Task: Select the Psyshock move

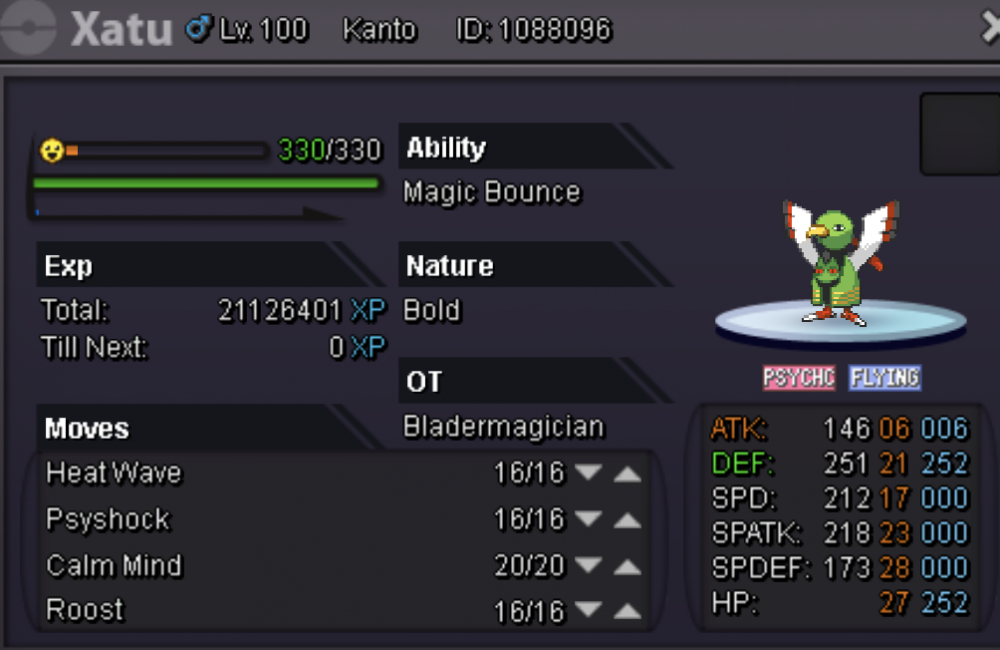Action: click(x=108, y=520)
